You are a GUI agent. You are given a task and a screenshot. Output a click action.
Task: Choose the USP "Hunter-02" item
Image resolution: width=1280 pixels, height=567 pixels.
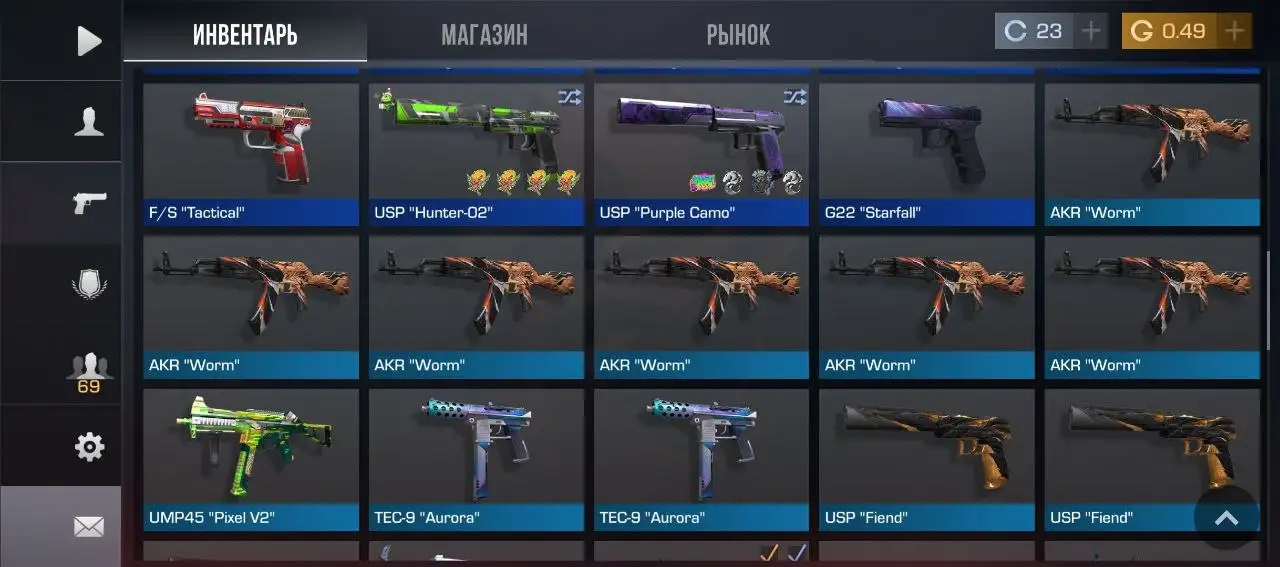point(476,153)
